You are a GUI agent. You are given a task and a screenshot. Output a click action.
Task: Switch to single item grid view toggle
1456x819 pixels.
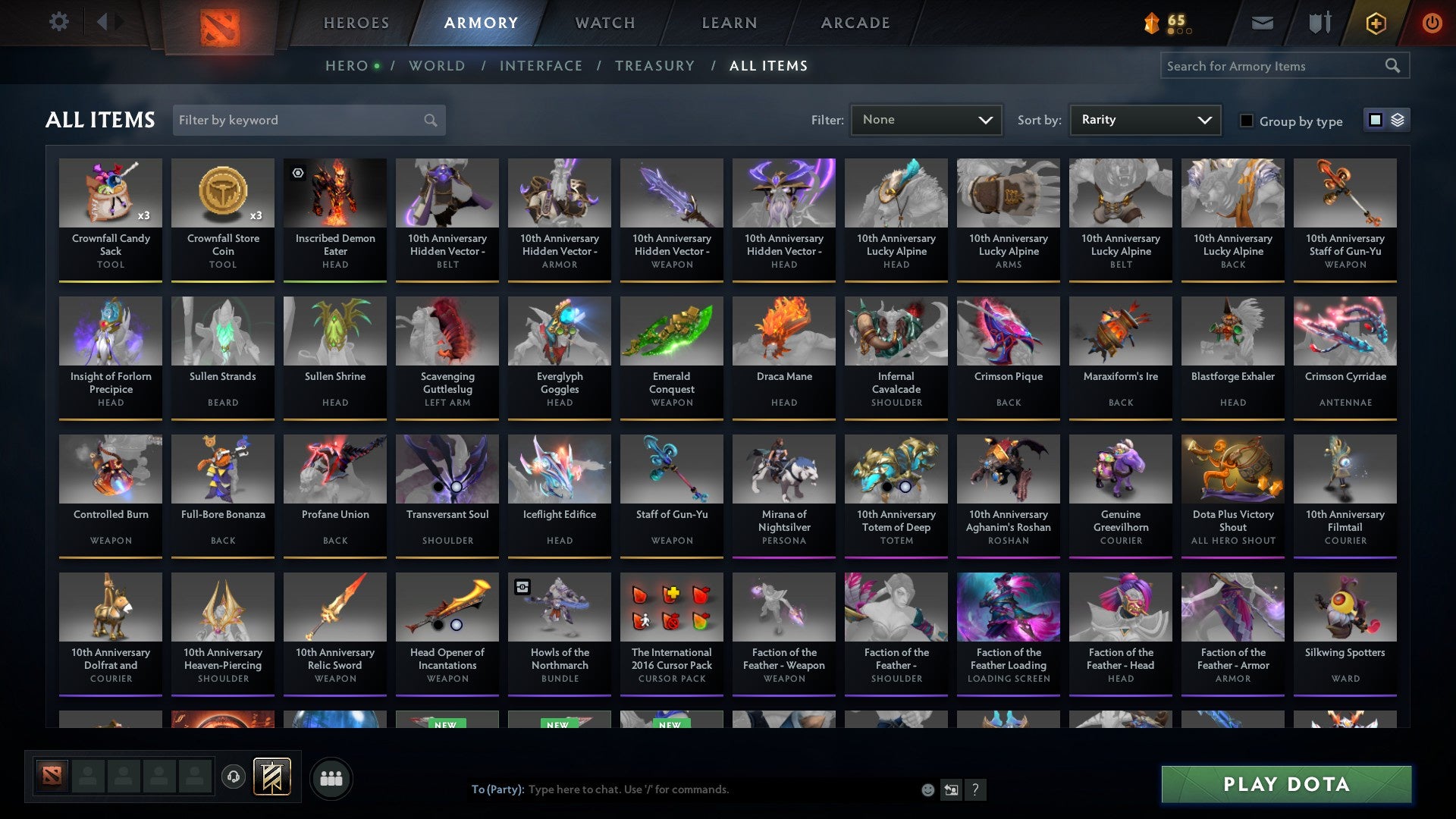coord(1375,120)
